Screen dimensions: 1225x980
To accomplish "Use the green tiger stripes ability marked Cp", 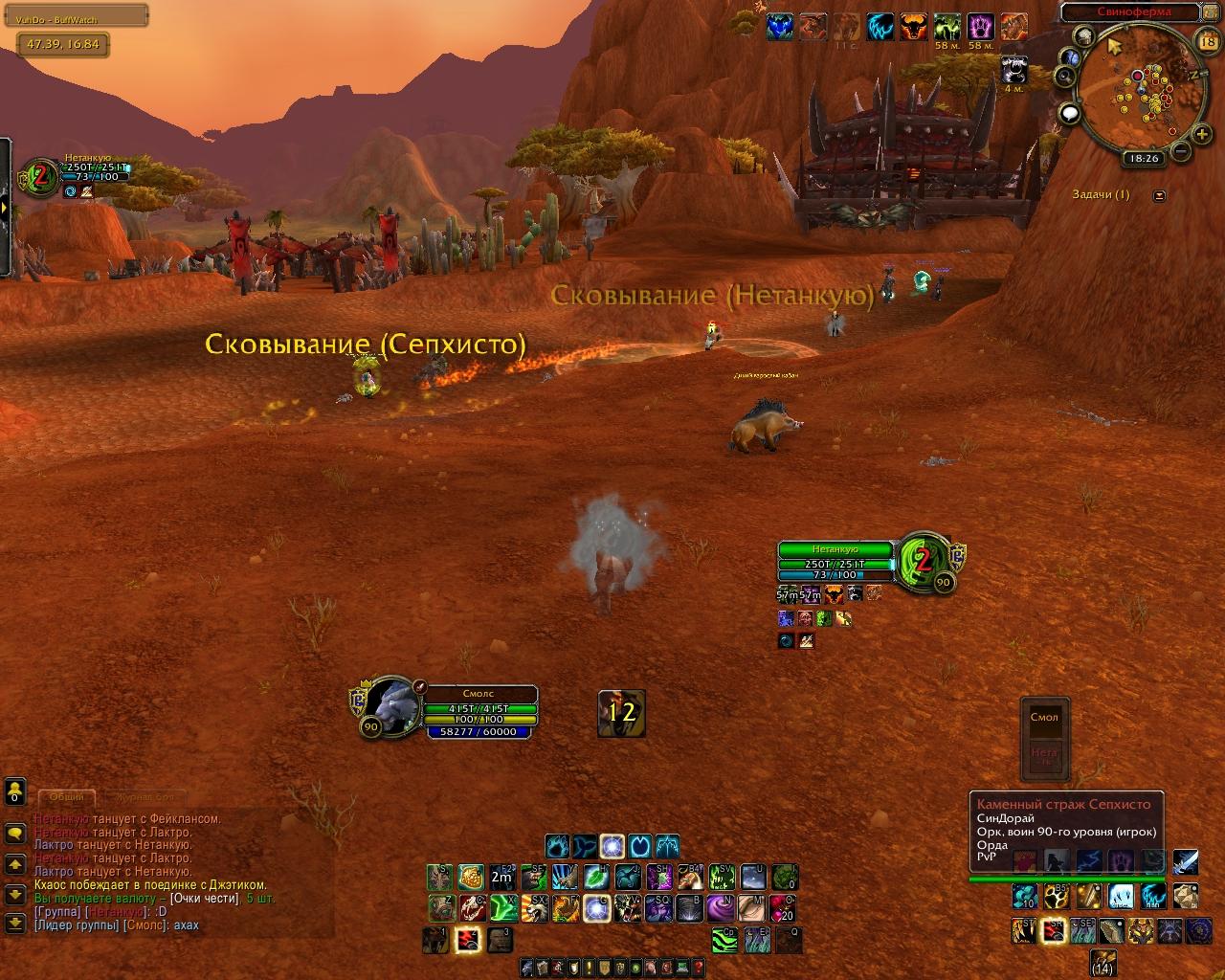I will (724, 939).
